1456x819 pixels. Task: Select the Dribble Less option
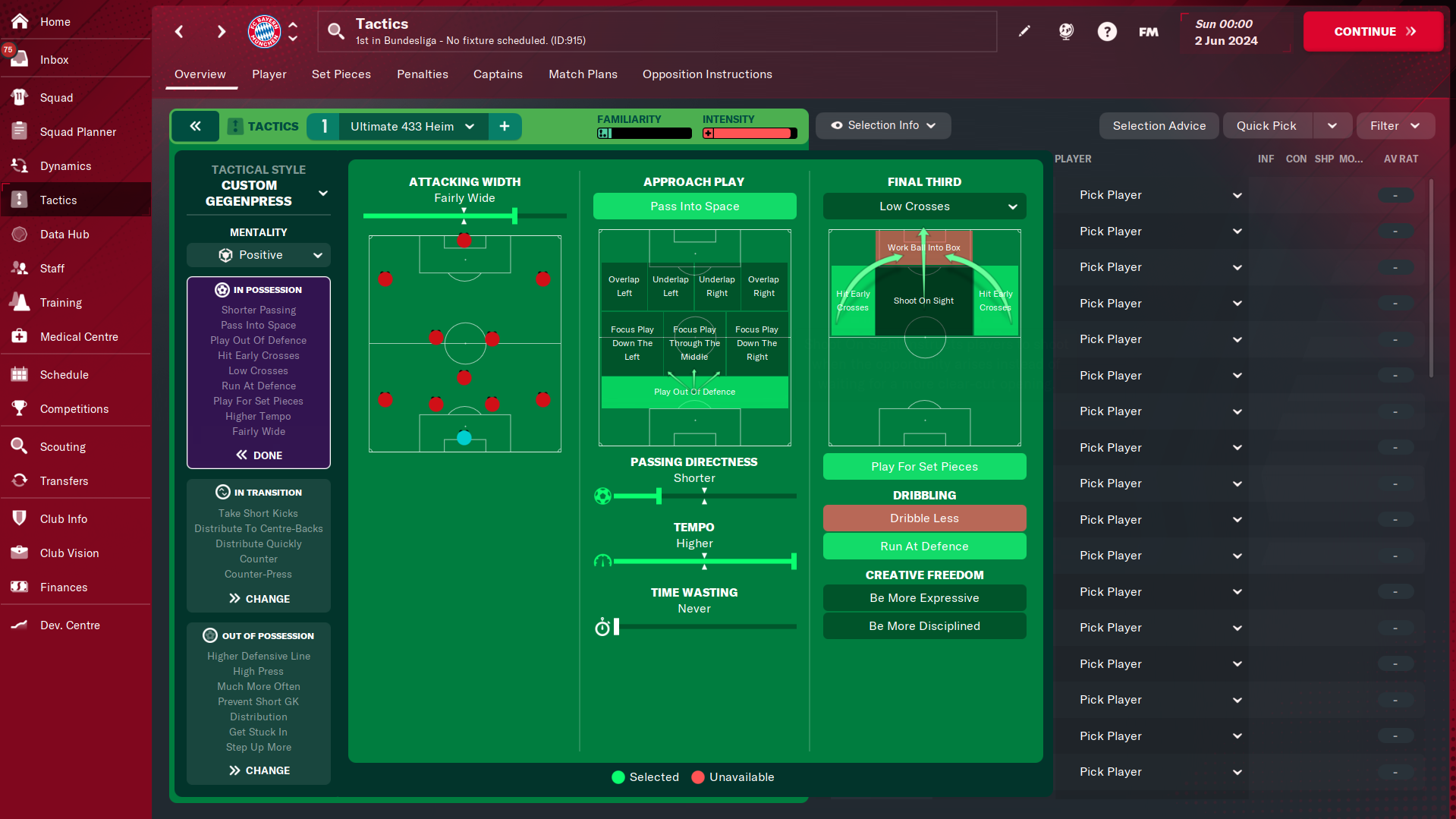coord(924,518)
